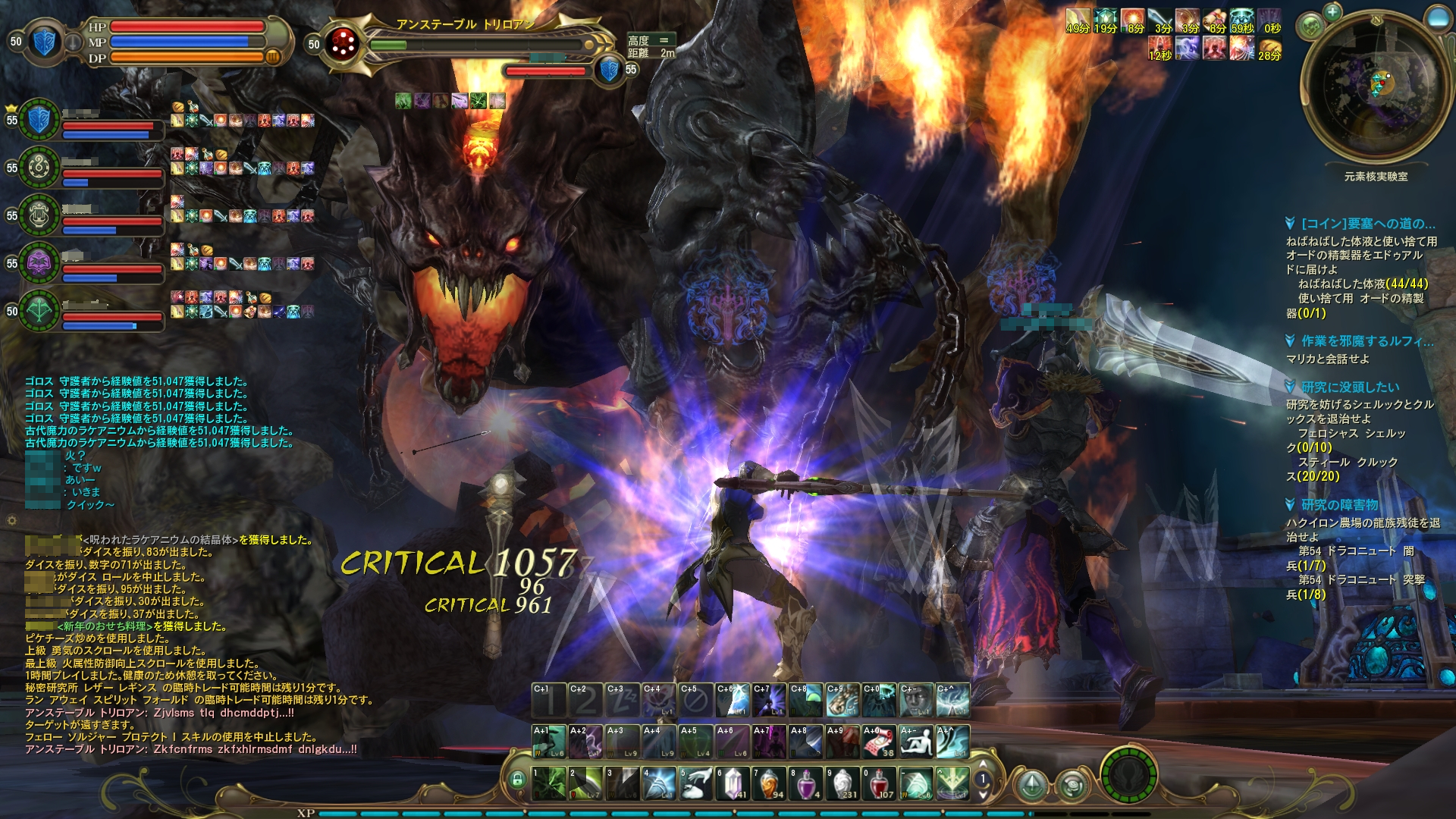The image size is (1456, 819).
Task: Select the party member with purple emblem
Action: point(39,263)
